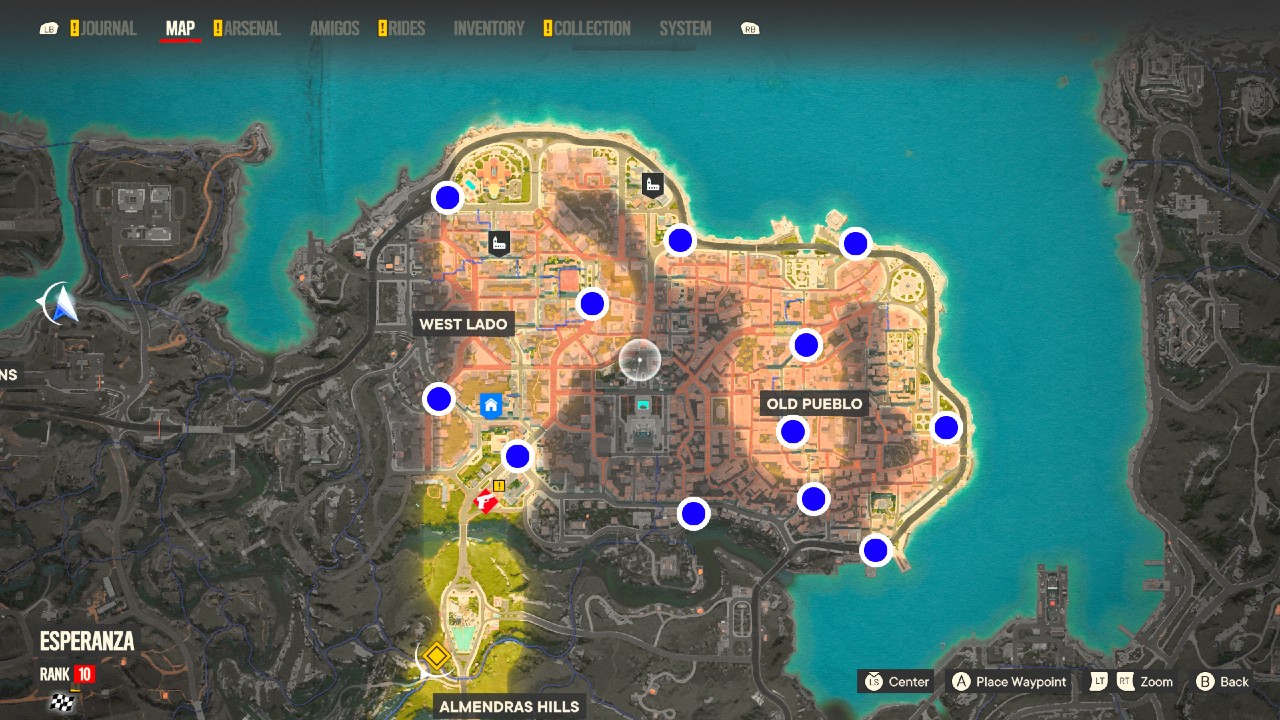Open the Inventory tab
Screen dimensions: 1280x720
point(488,28)
